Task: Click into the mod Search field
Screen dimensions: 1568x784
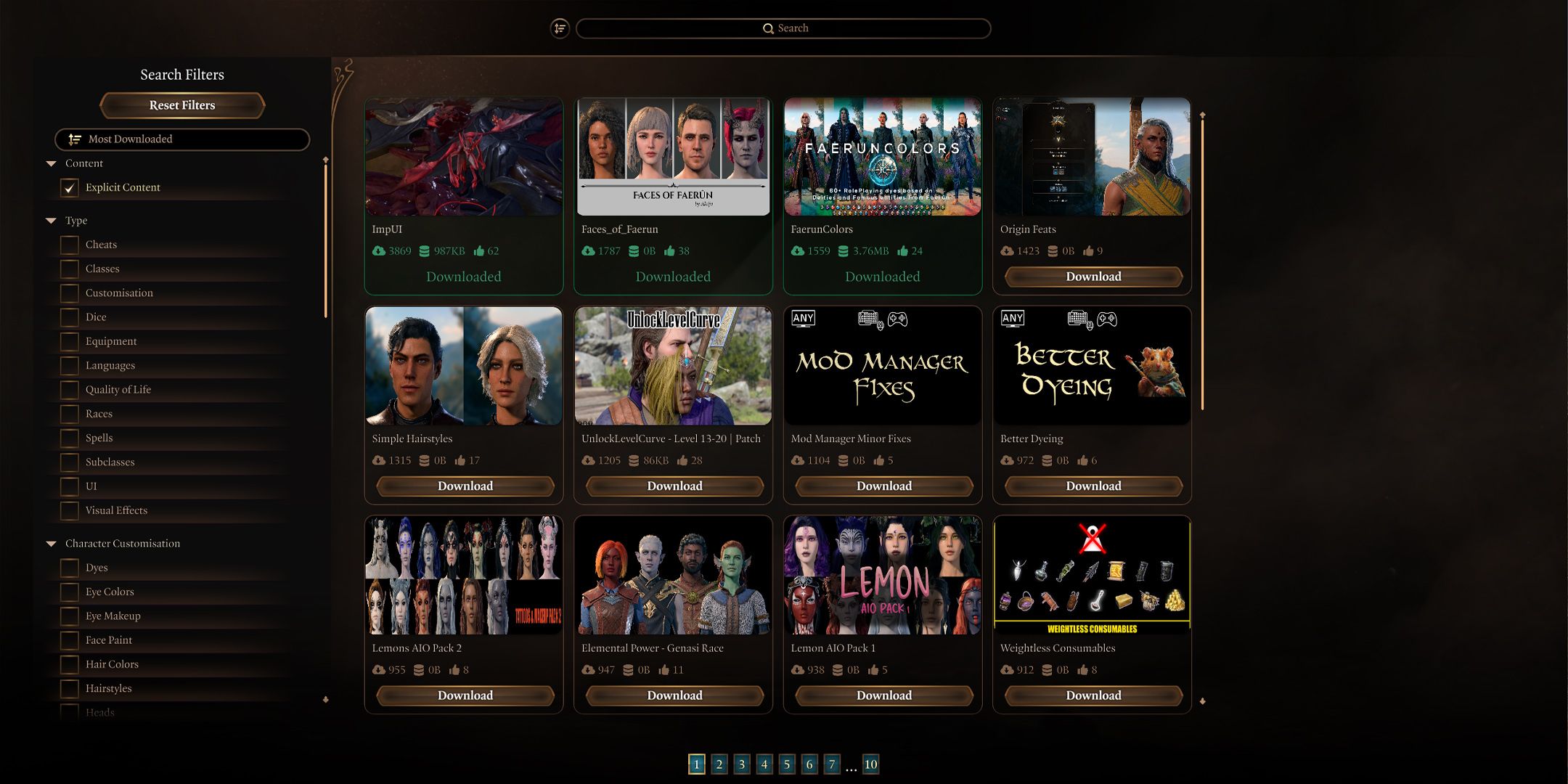Action: (x=784, y=28)
